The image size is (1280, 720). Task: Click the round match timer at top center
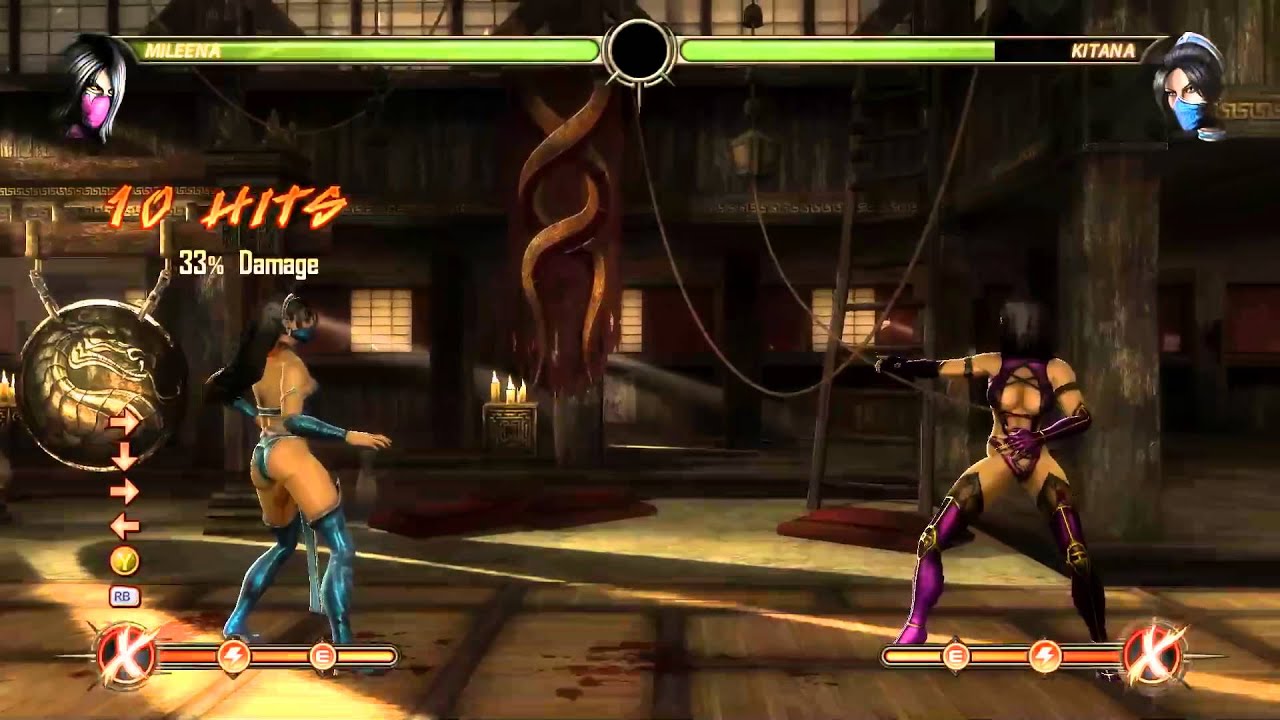[x=639, y=50]
